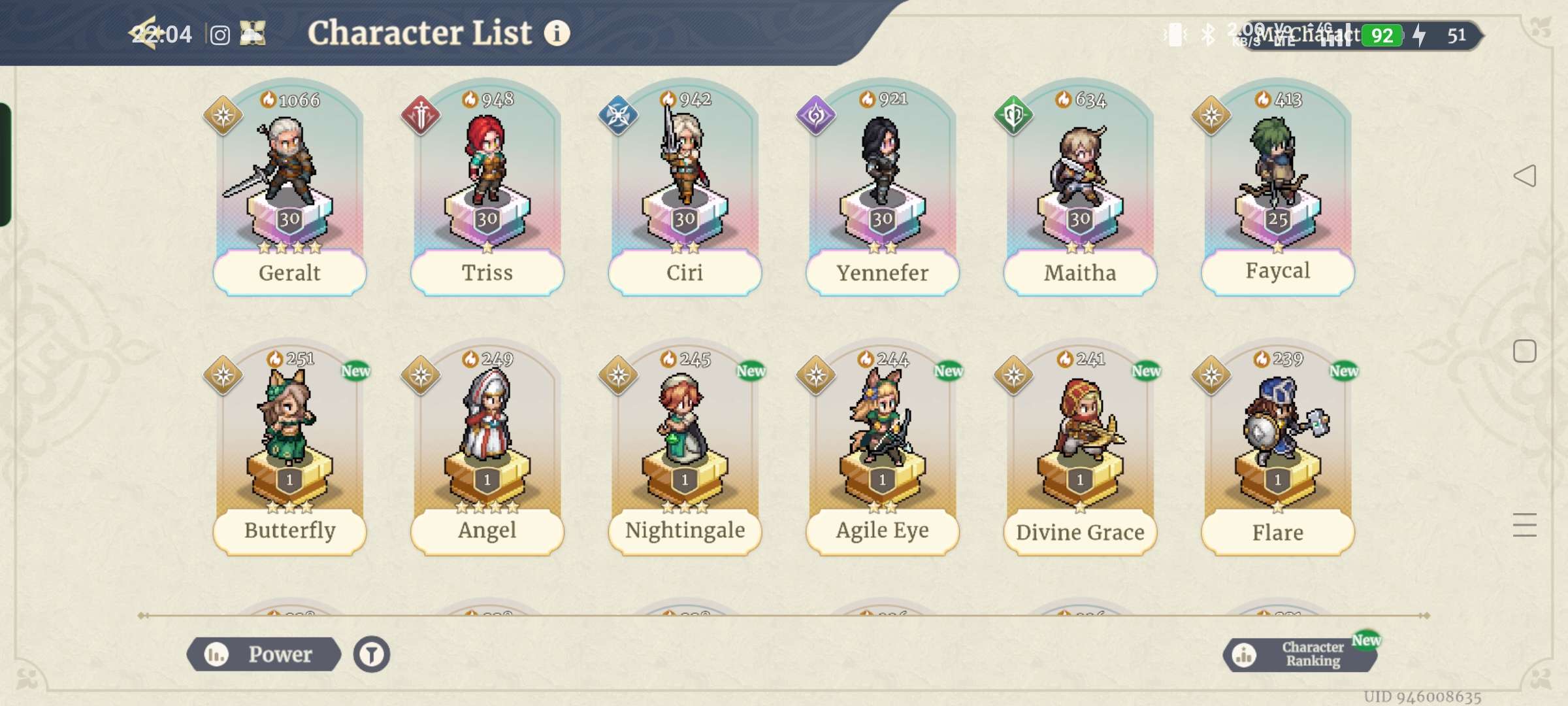The height and width of the screenshot is (706, 1568).
Task: Tap Agile Eye's character card
Action: (882, 451)
